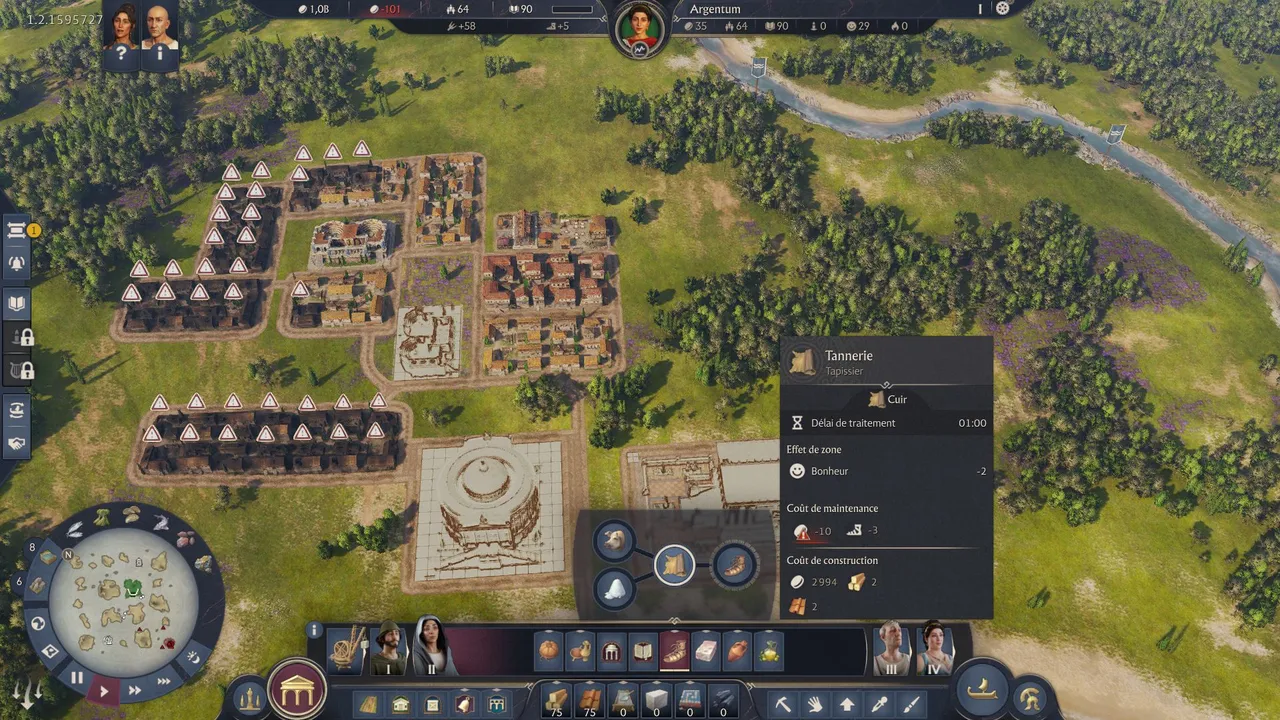This screenshot has width=1280, height=720.
Task: Choose the pumpkin food building category
Action: tap(549, 651)
